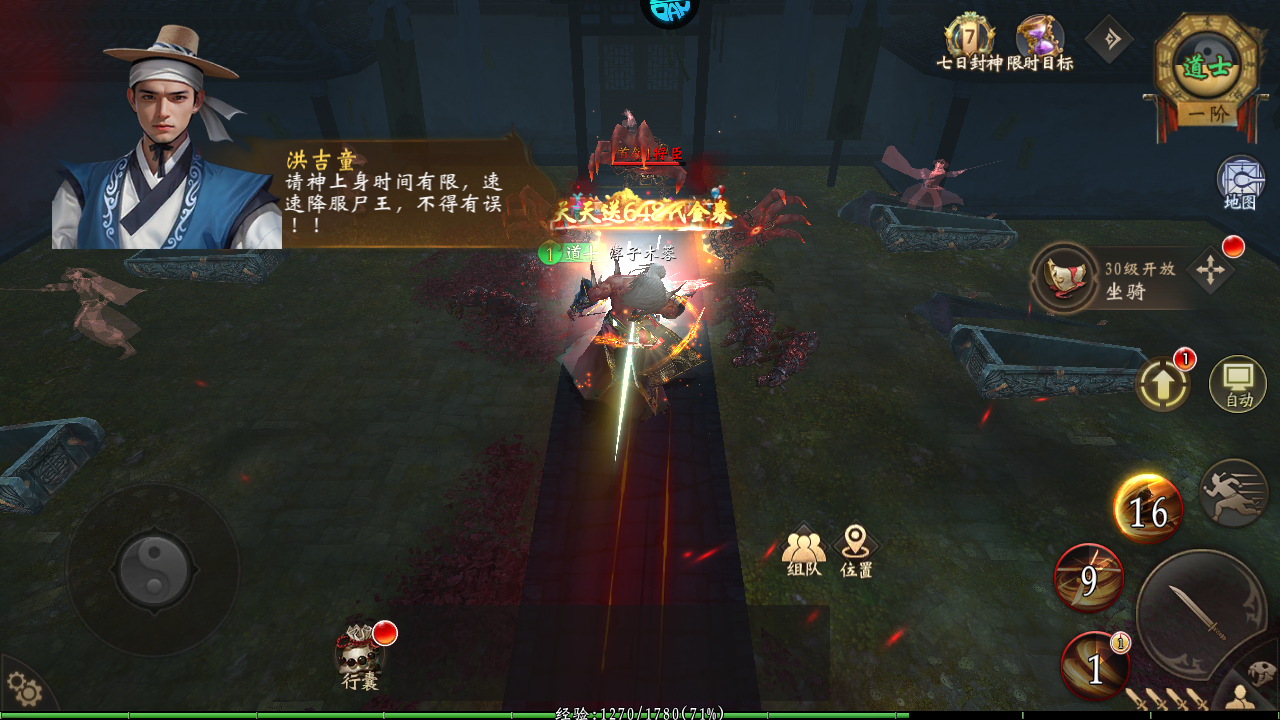Viewport: 1280px width, 720px height.
Task: Click the four-arrow move icon
Action: pyautogui.click(x=1209, y=272)
